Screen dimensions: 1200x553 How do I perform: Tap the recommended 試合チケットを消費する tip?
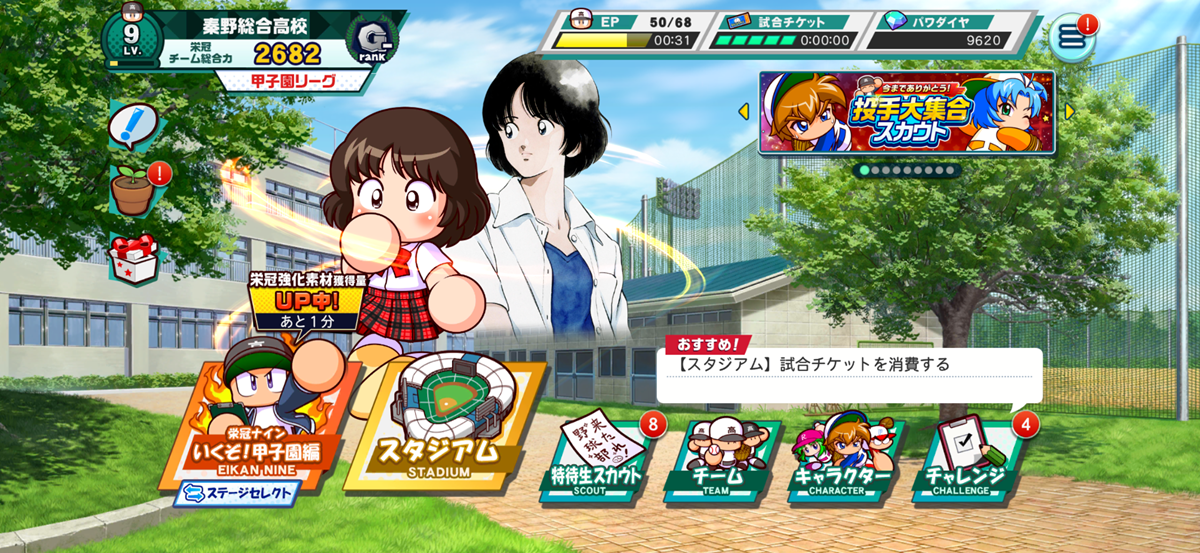(848, 366)
